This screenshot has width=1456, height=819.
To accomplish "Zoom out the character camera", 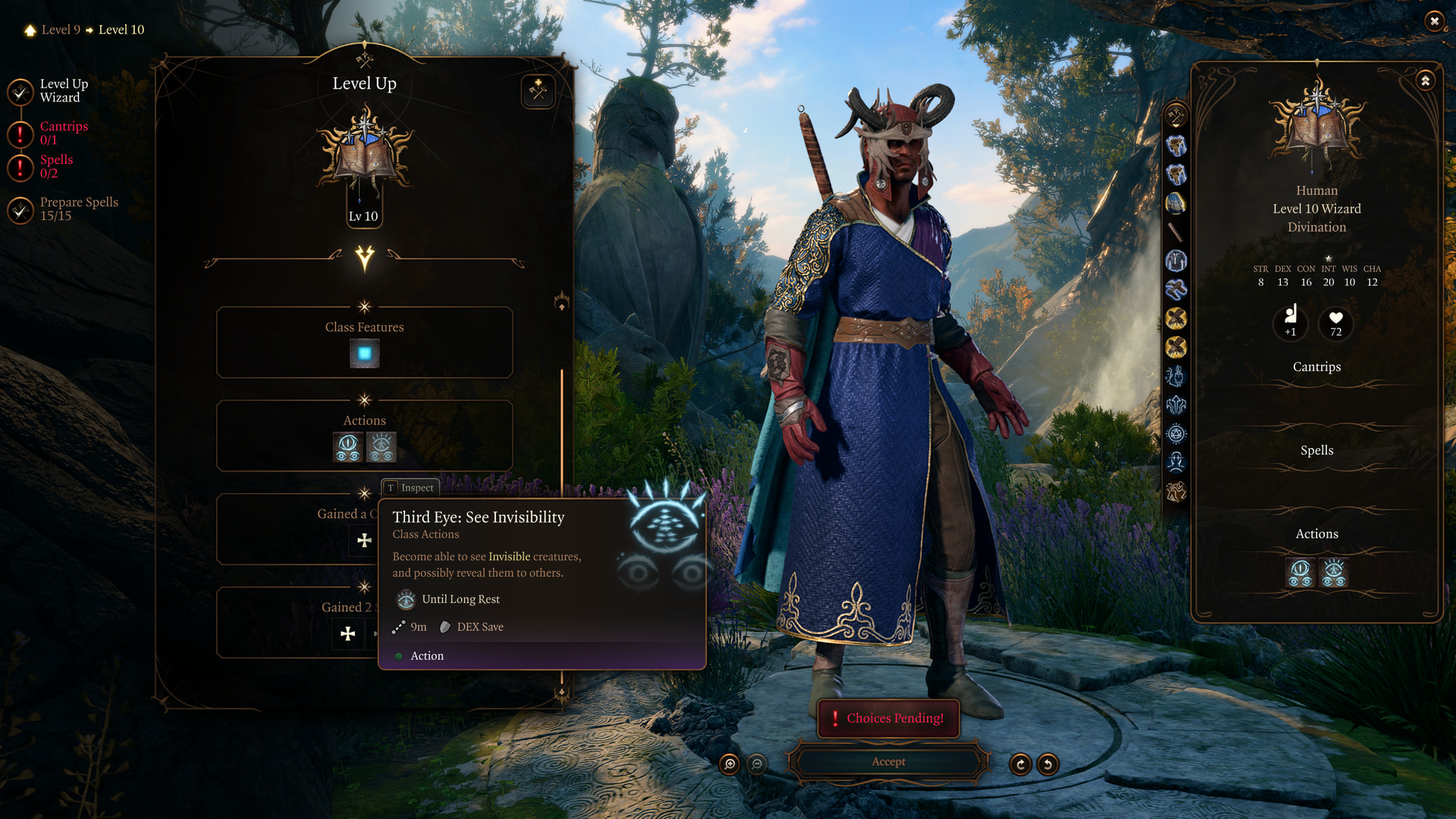I will [x=757, y=764].
